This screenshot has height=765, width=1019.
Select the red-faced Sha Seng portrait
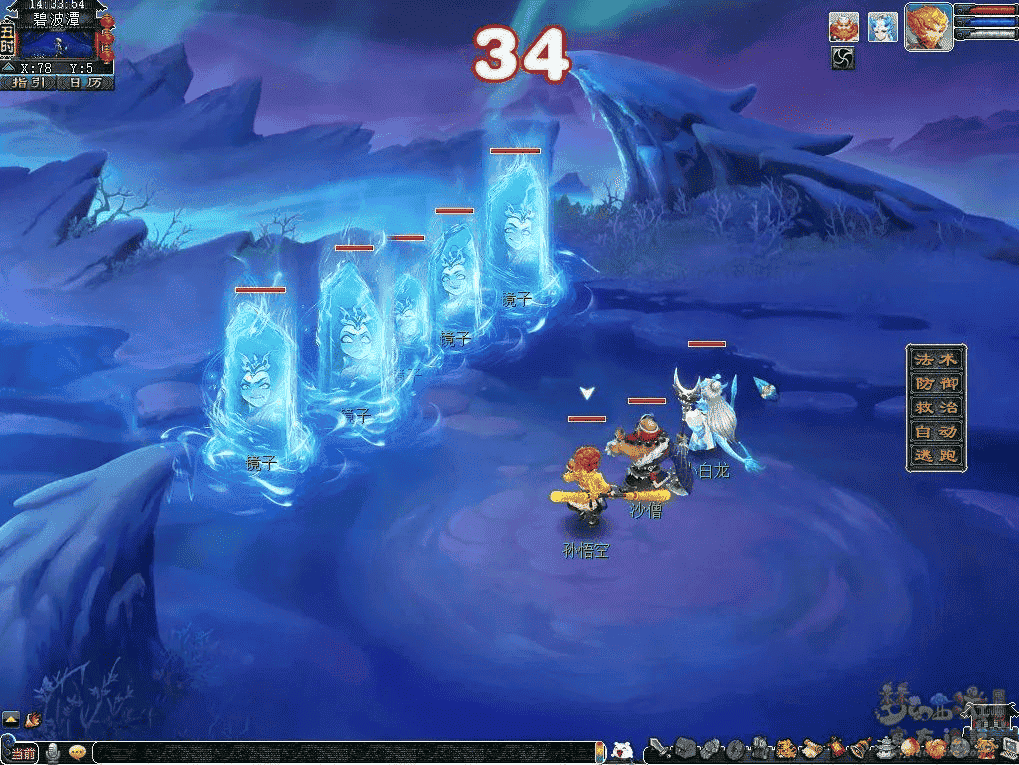[843, 27]
